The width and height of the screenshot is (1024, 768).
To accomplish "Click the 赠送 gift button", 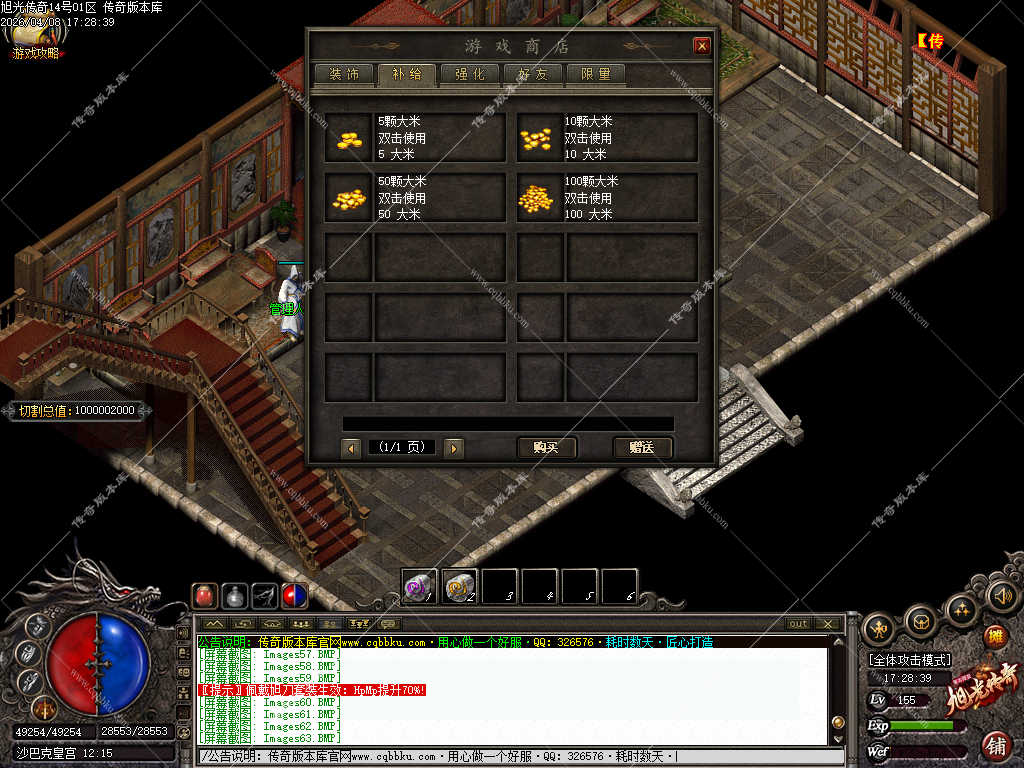I will (642, 447).
